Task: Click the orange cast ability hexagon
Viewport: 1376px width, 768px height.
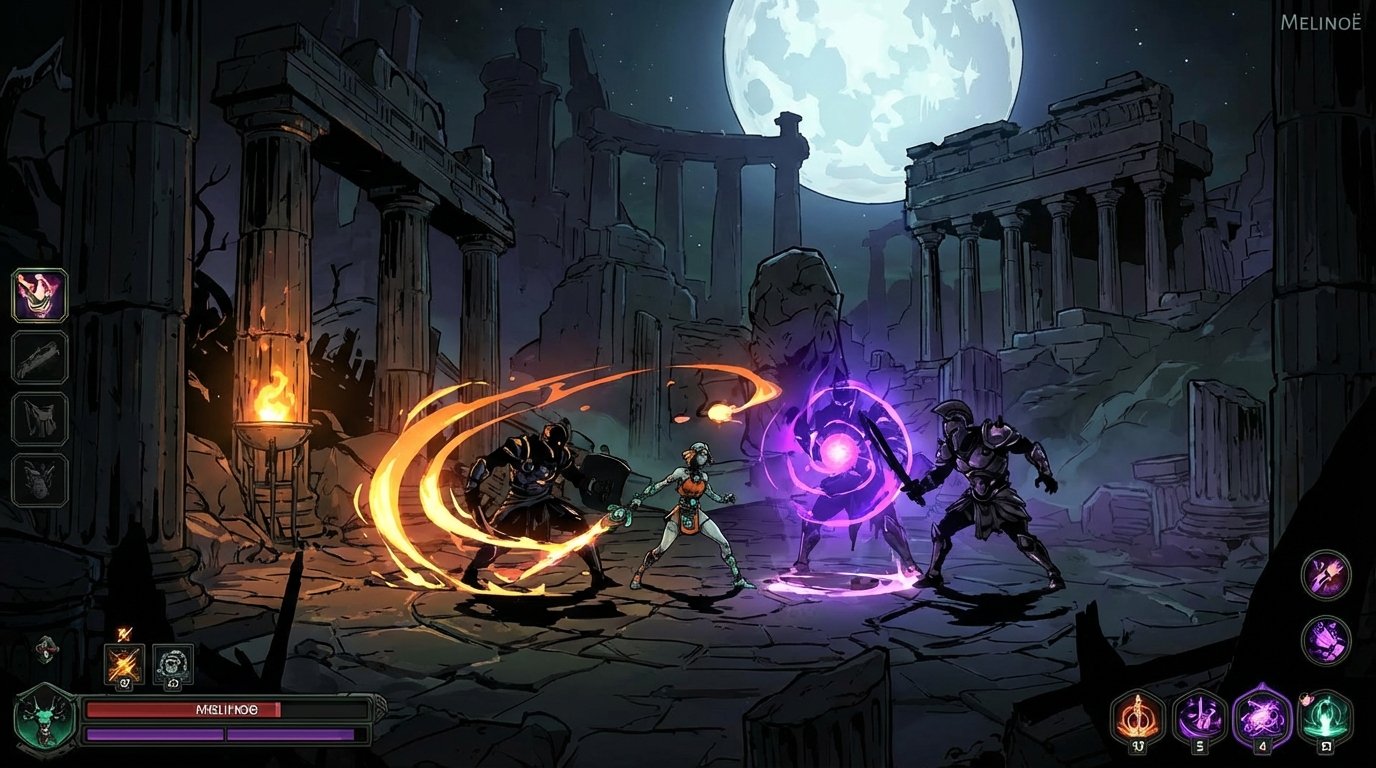Action: (1137, 717)
